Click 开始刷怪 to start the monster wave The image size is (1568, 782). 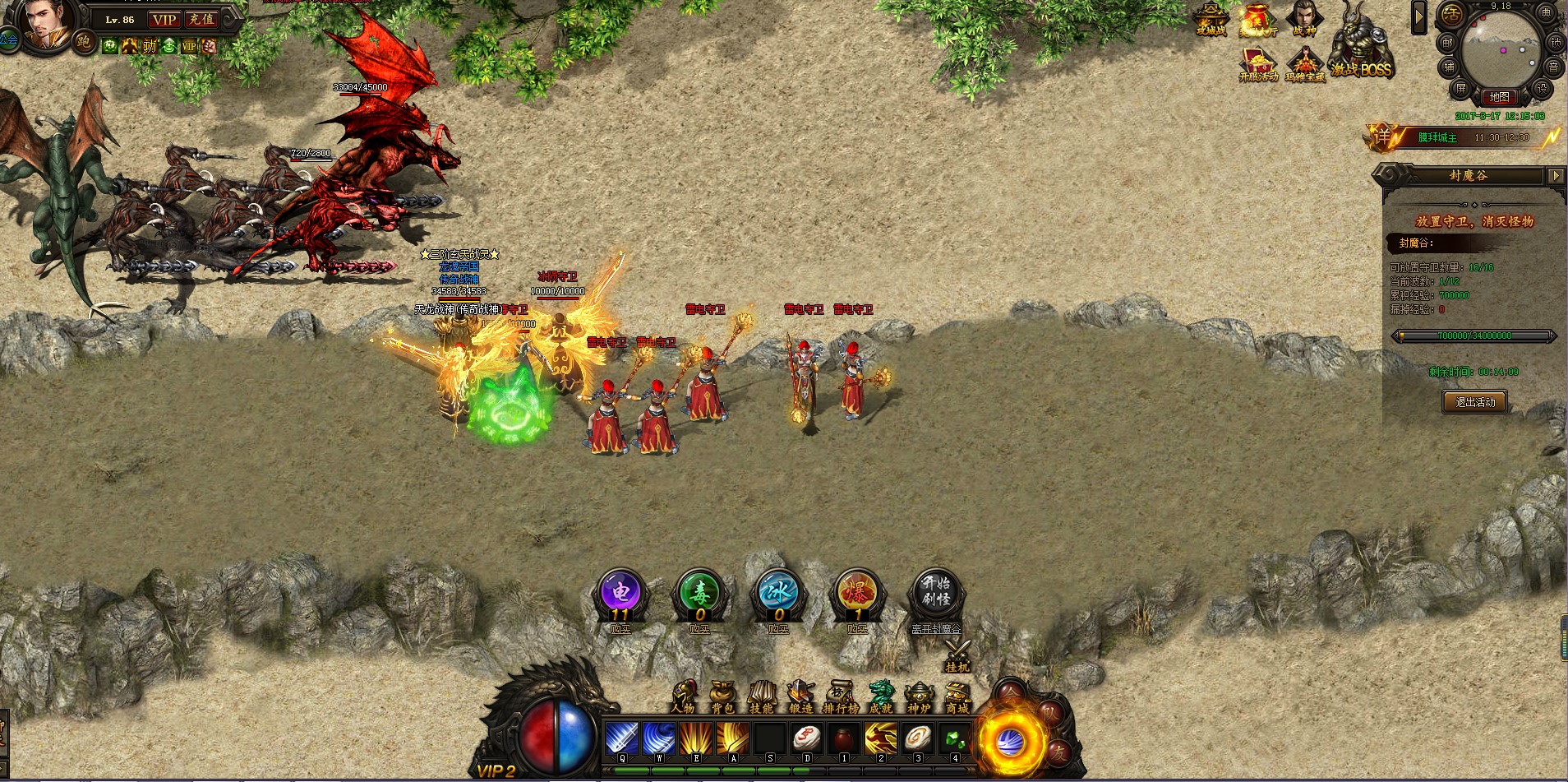tap(936, 593)
